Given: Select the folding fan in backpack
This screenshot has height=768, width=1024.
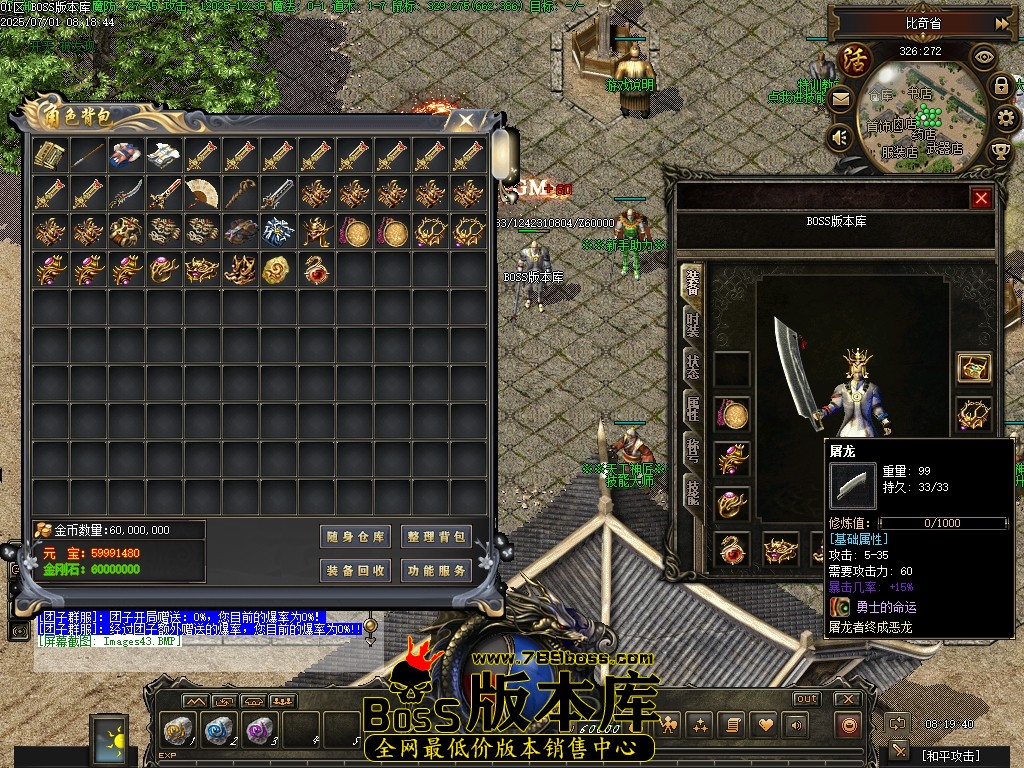Looking at the screenshot, I should tap(201, 193).
